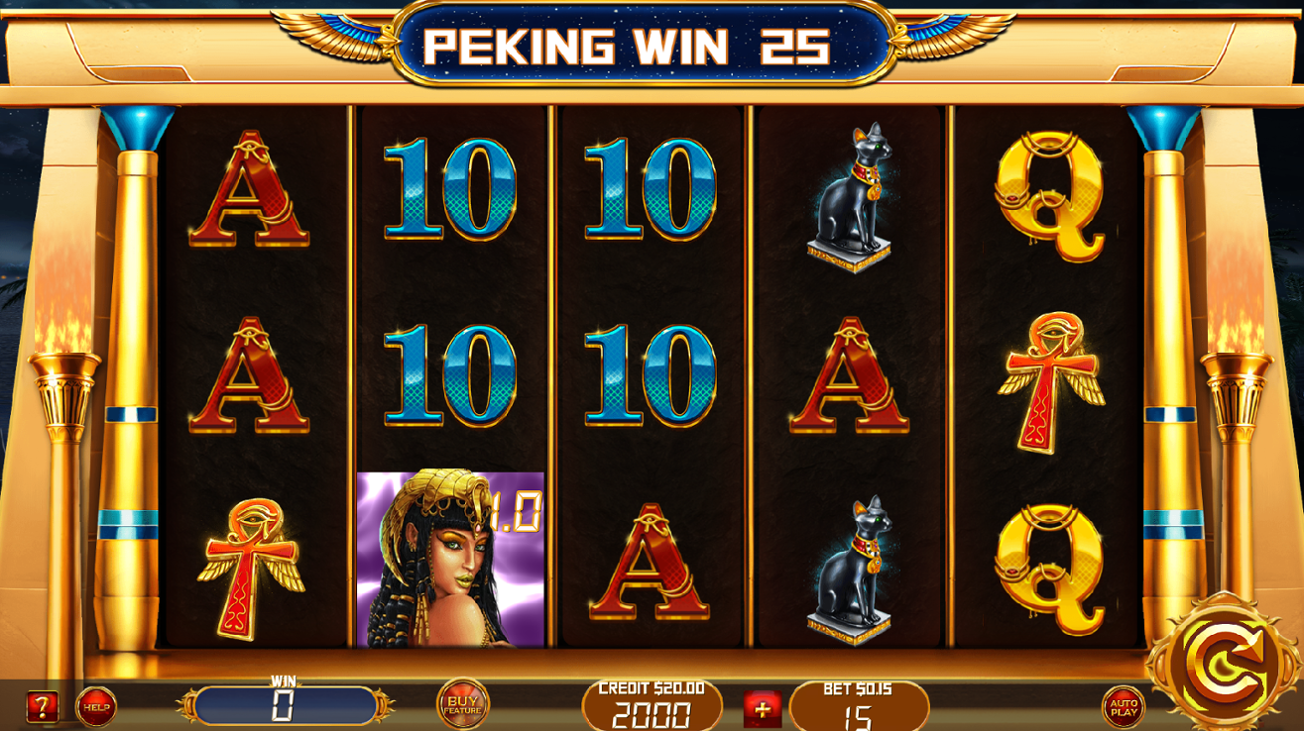Viewport: 1304px width, 731px height.
Task: Toggle the Cleopatra symbol on reel two
Action: (x=448, y=560)
